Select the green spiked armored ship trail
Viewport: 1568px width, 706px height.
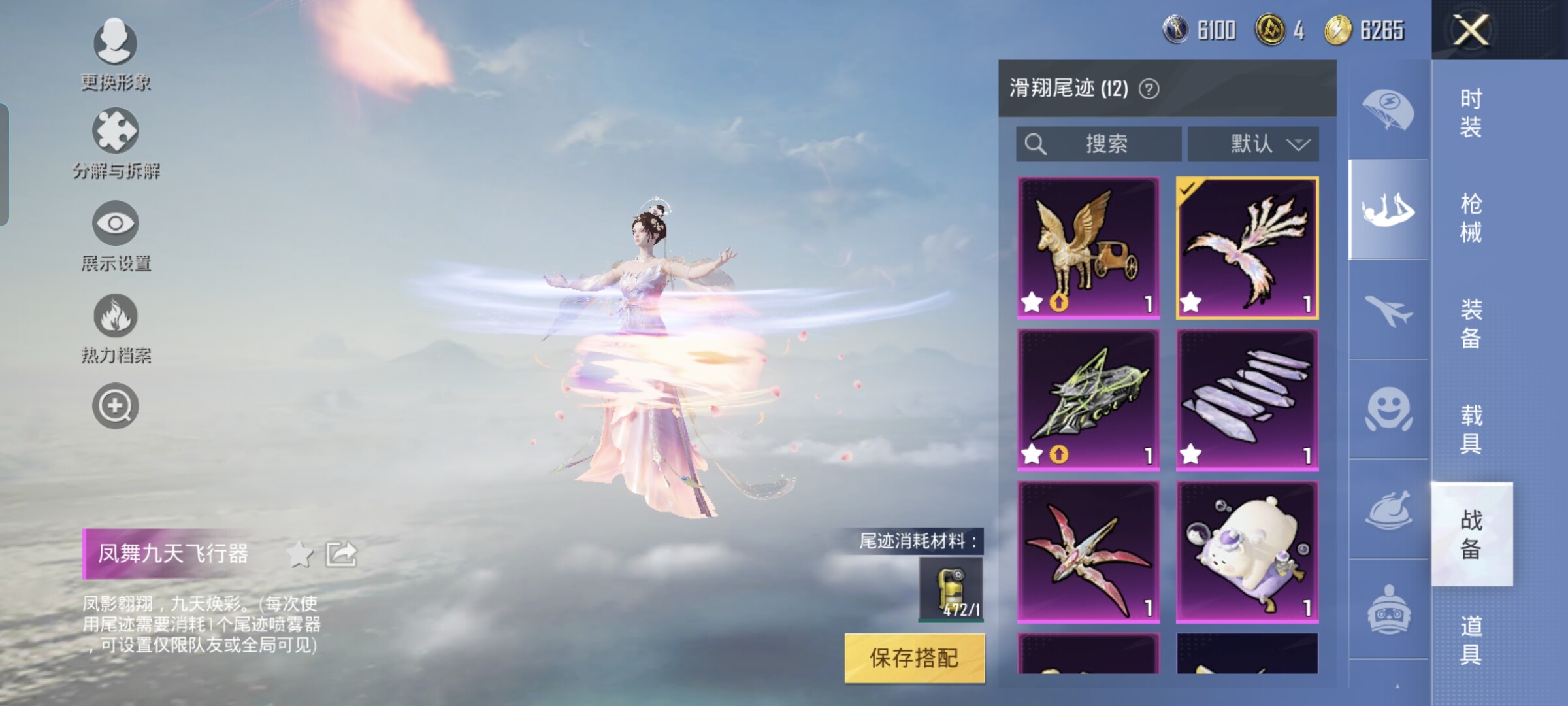[x=1088, y=400]
